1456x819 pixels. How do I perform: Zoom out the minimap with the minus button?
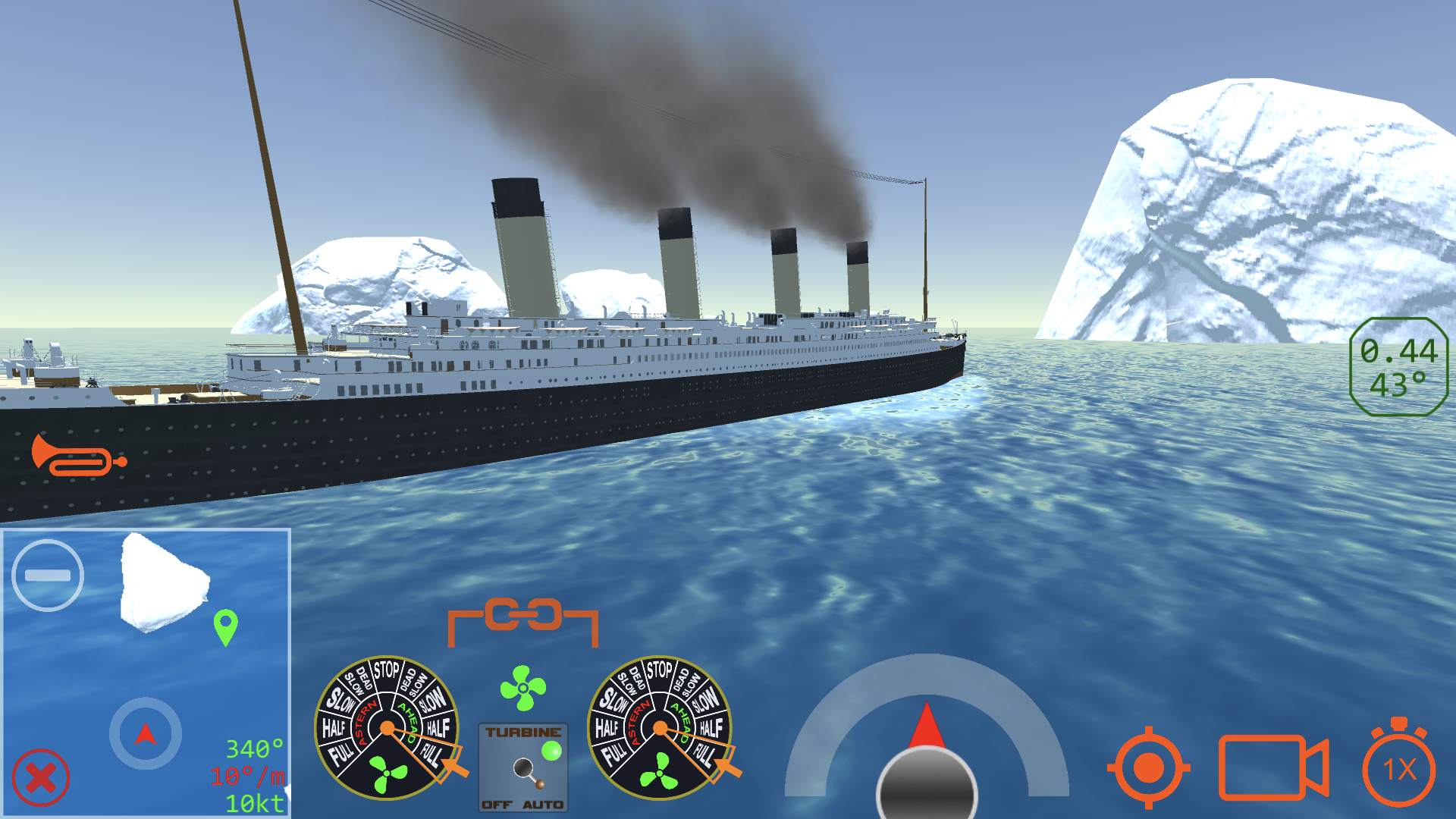point(47,575)
